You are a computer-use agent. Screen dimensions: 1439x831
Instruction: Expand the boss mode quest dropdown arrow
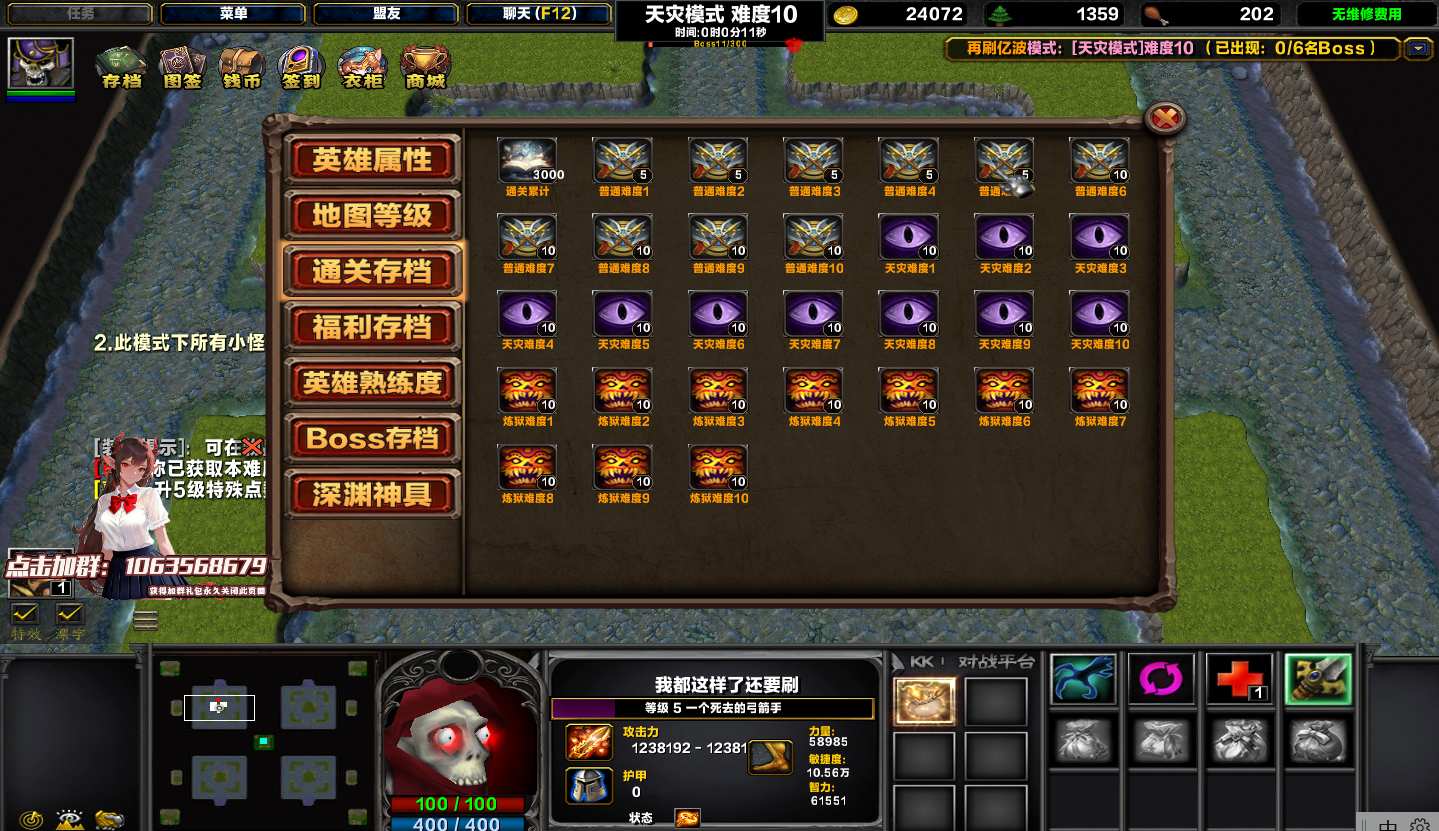[x=1417, y=48]
